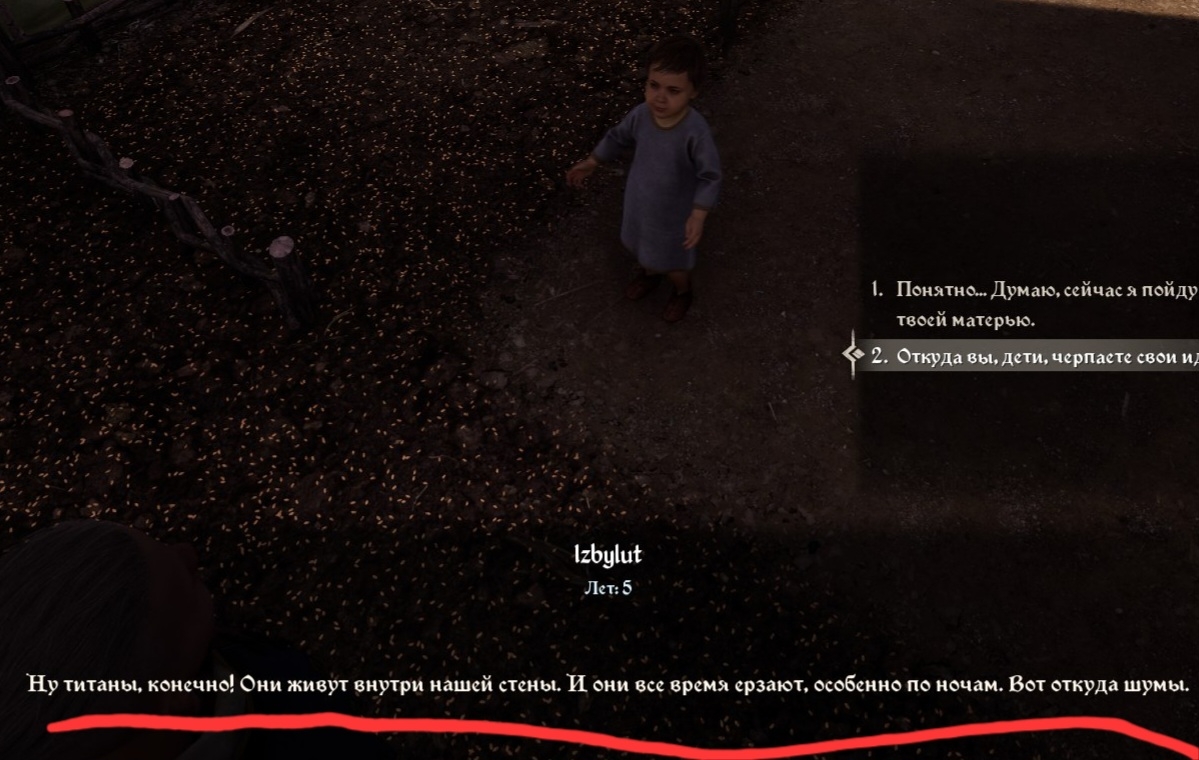
Task: Choose reply starting with "Понятно... Думаю"
Action: 1040,291
